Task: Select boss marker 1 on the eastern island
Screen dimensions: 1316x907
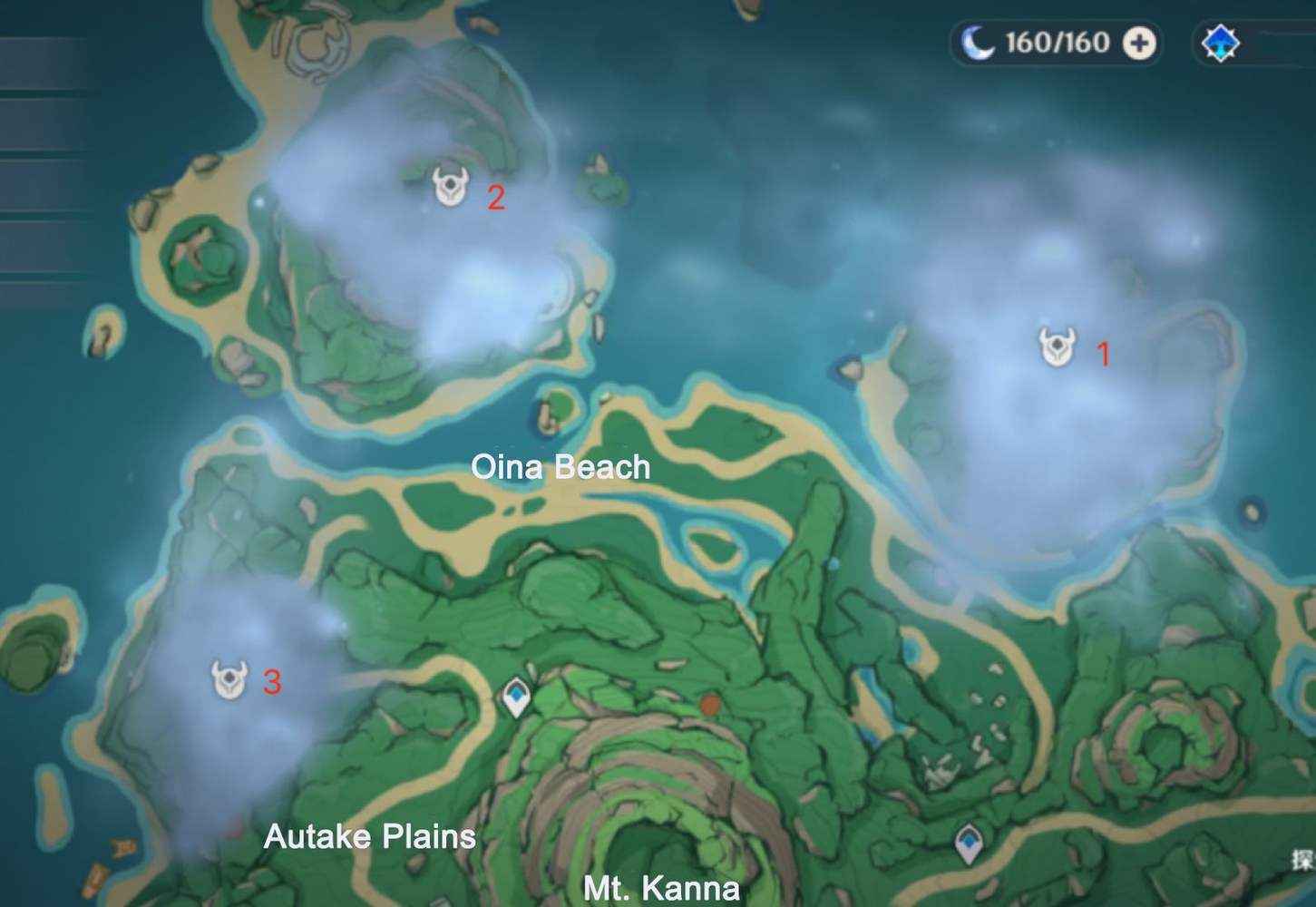Action: (x=1055, y=344)
